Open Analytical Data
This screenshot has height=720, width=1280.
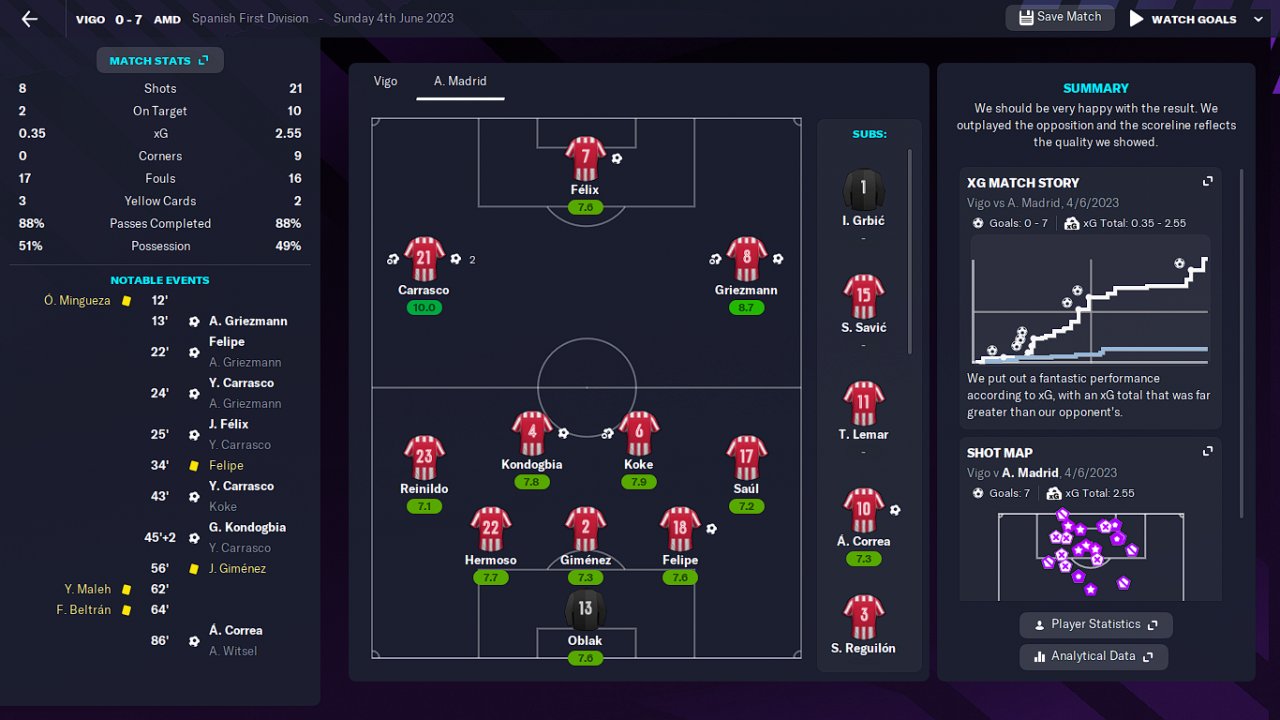[1093, 657]
